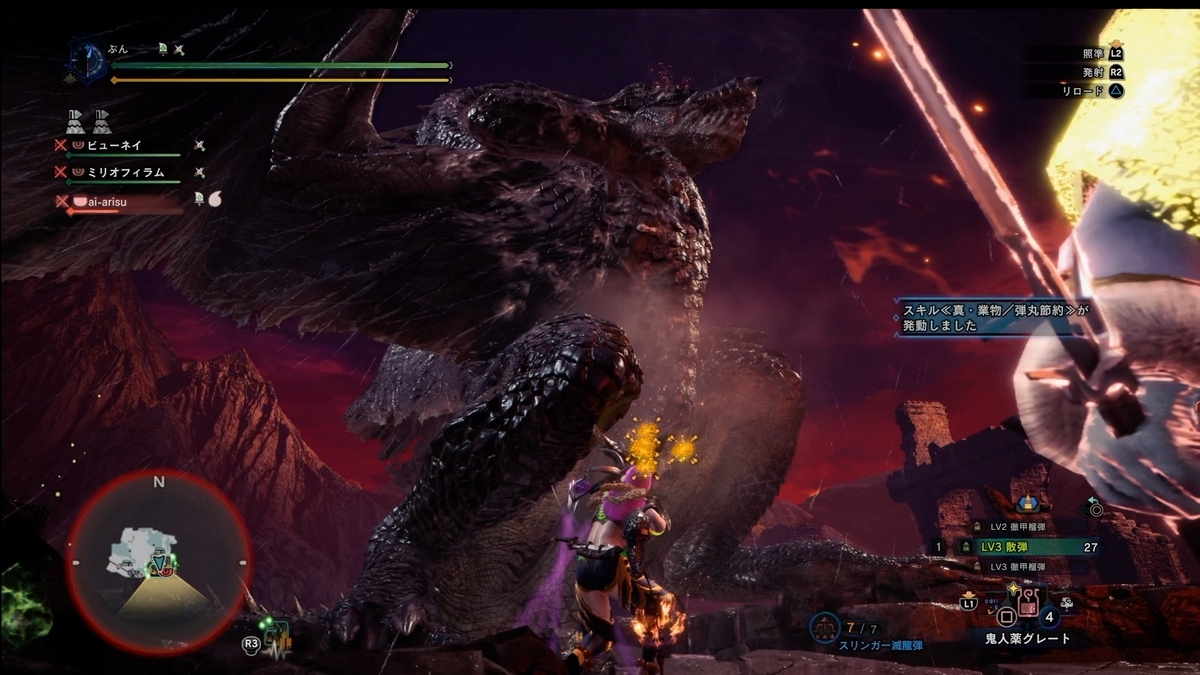Click the monster target tracker icon
This screenshot has height=675, width=1200.
tap(276, 637)
